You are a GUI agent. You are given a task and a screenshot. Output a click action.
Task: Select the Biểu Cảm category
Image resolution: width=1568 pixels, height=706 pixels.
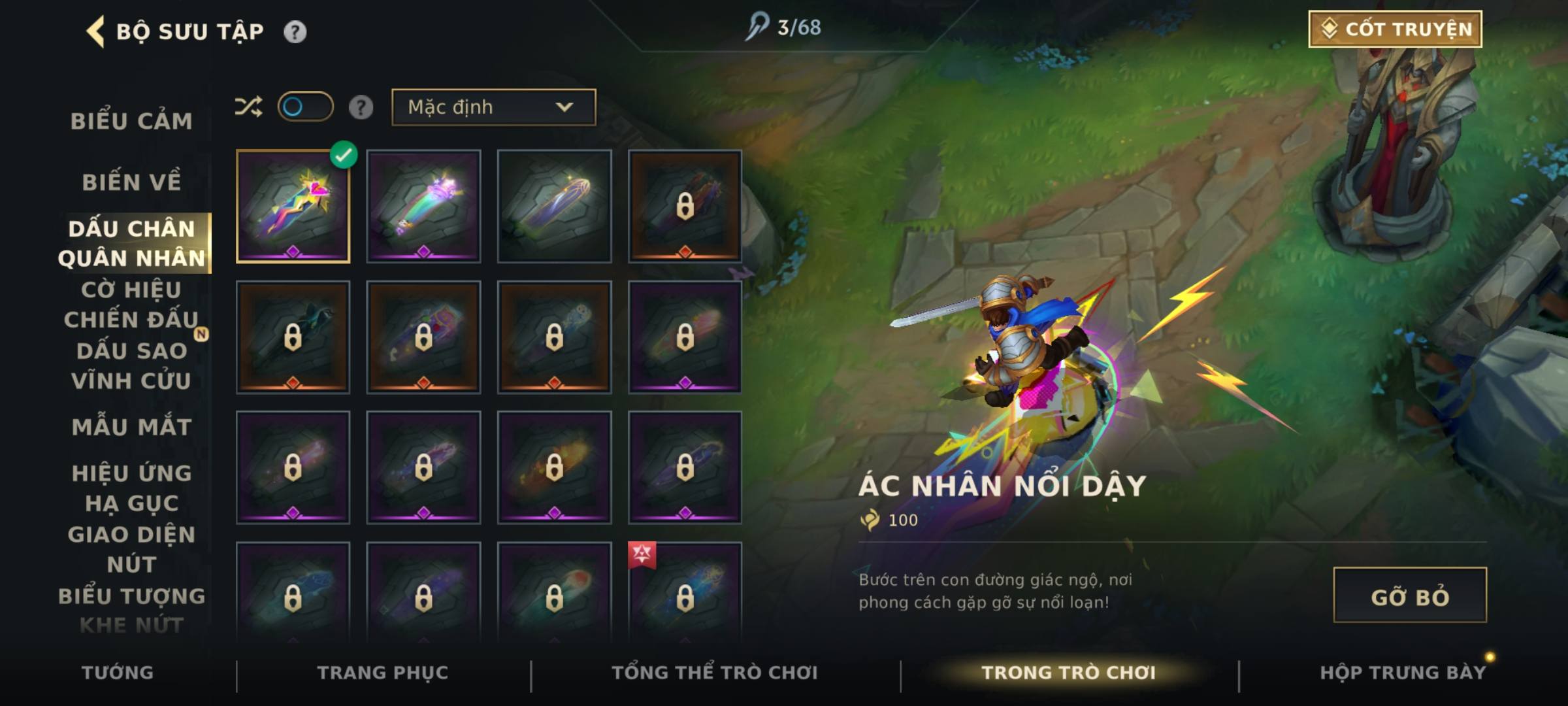tap(131, 122)
